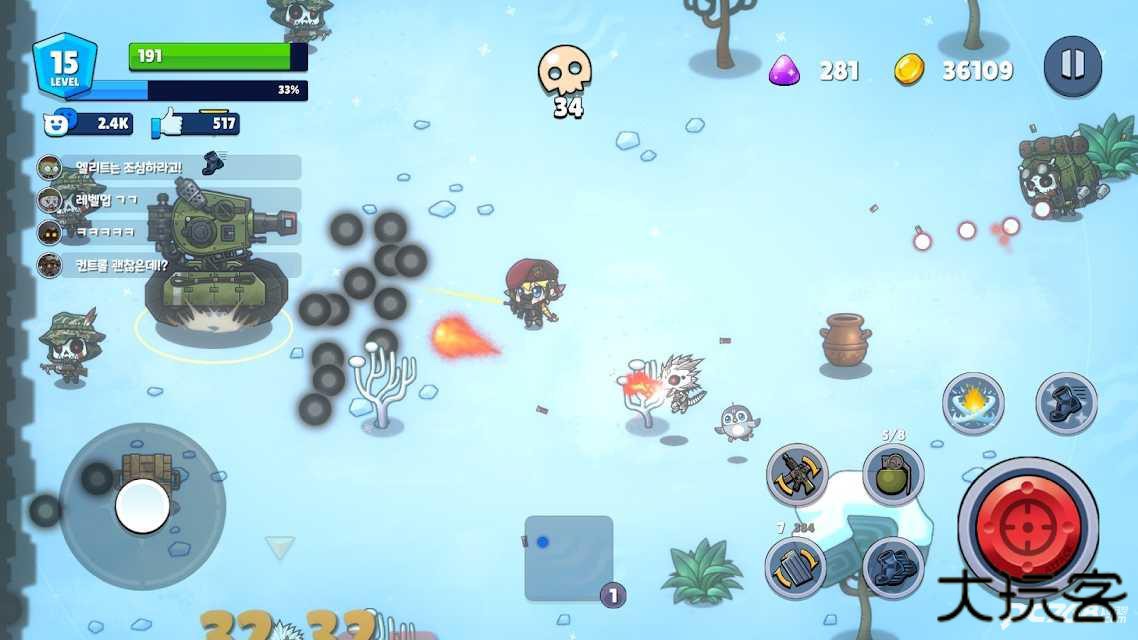Open the chat message feed
Image resolution: width=1138 pixels, height=640 pixels.
click(168, 216)
